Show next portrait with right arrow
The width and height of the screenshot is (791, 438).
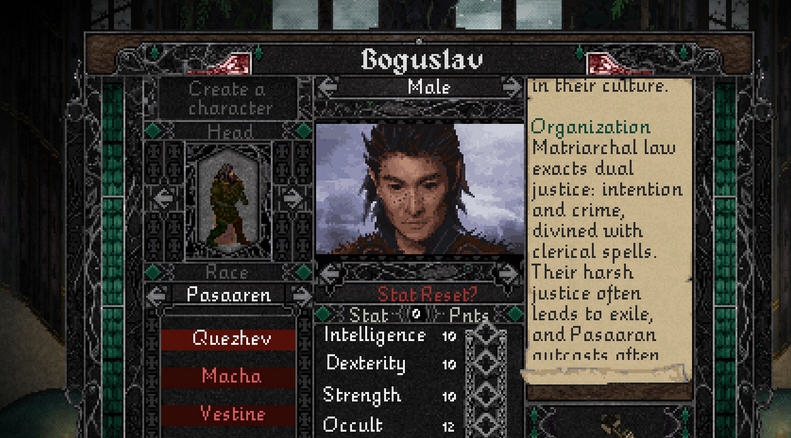[x=509, y=272]
